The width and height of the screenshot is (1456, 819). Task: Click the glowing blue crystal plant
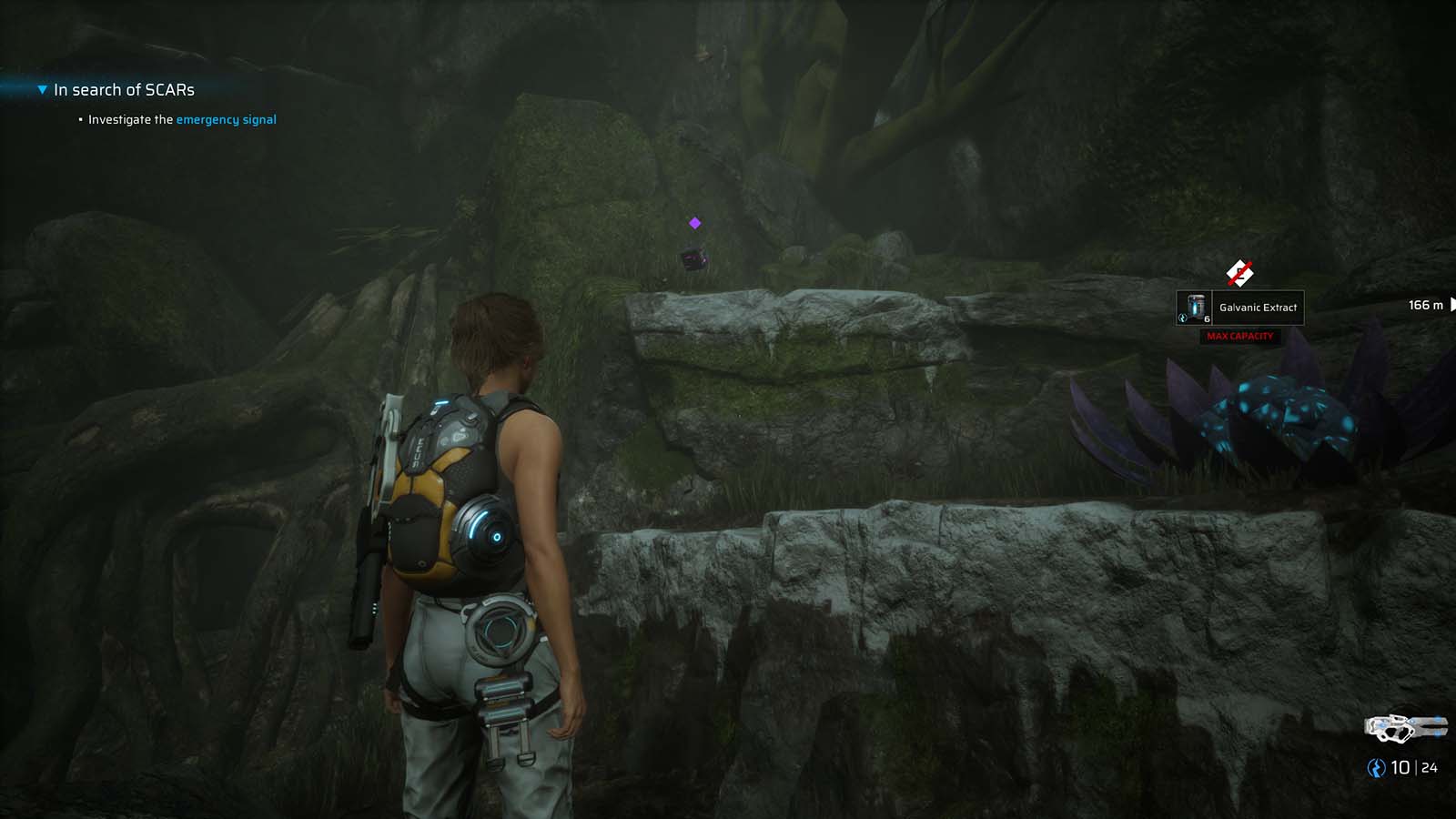[1283, 414]
